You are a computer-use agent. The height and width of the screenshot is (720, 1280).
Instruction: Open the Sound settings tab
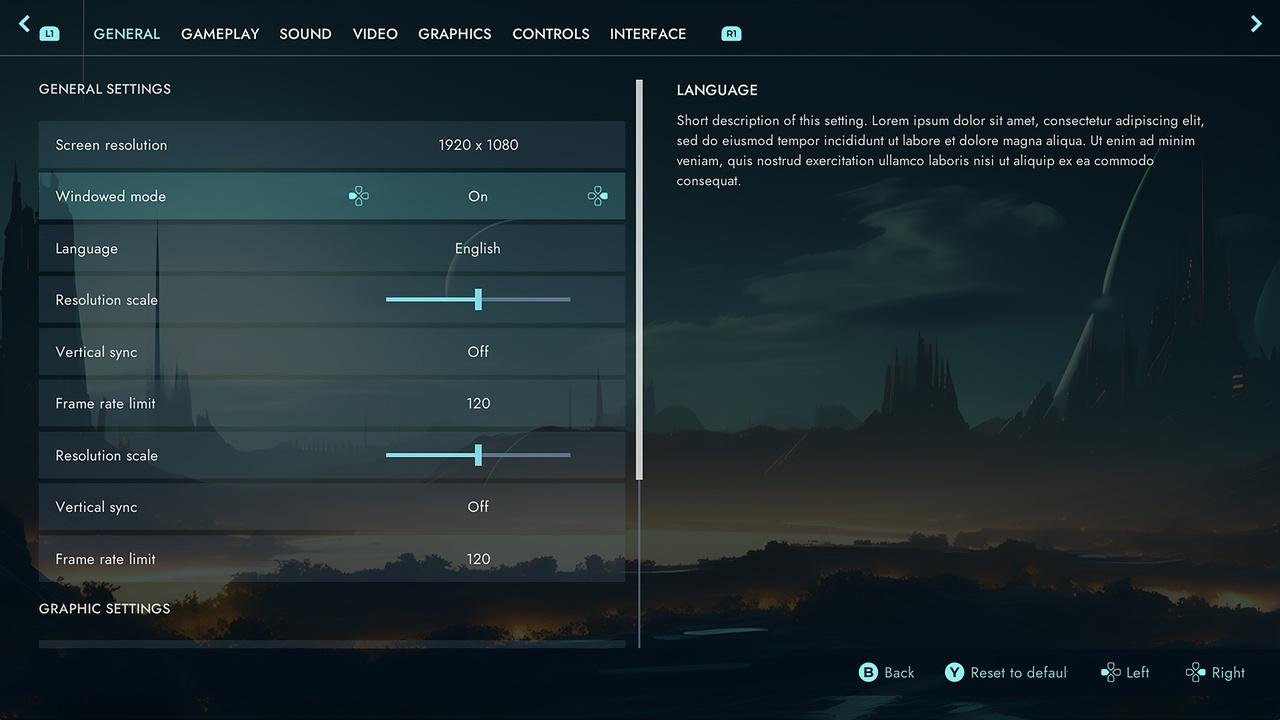point(305,34)
